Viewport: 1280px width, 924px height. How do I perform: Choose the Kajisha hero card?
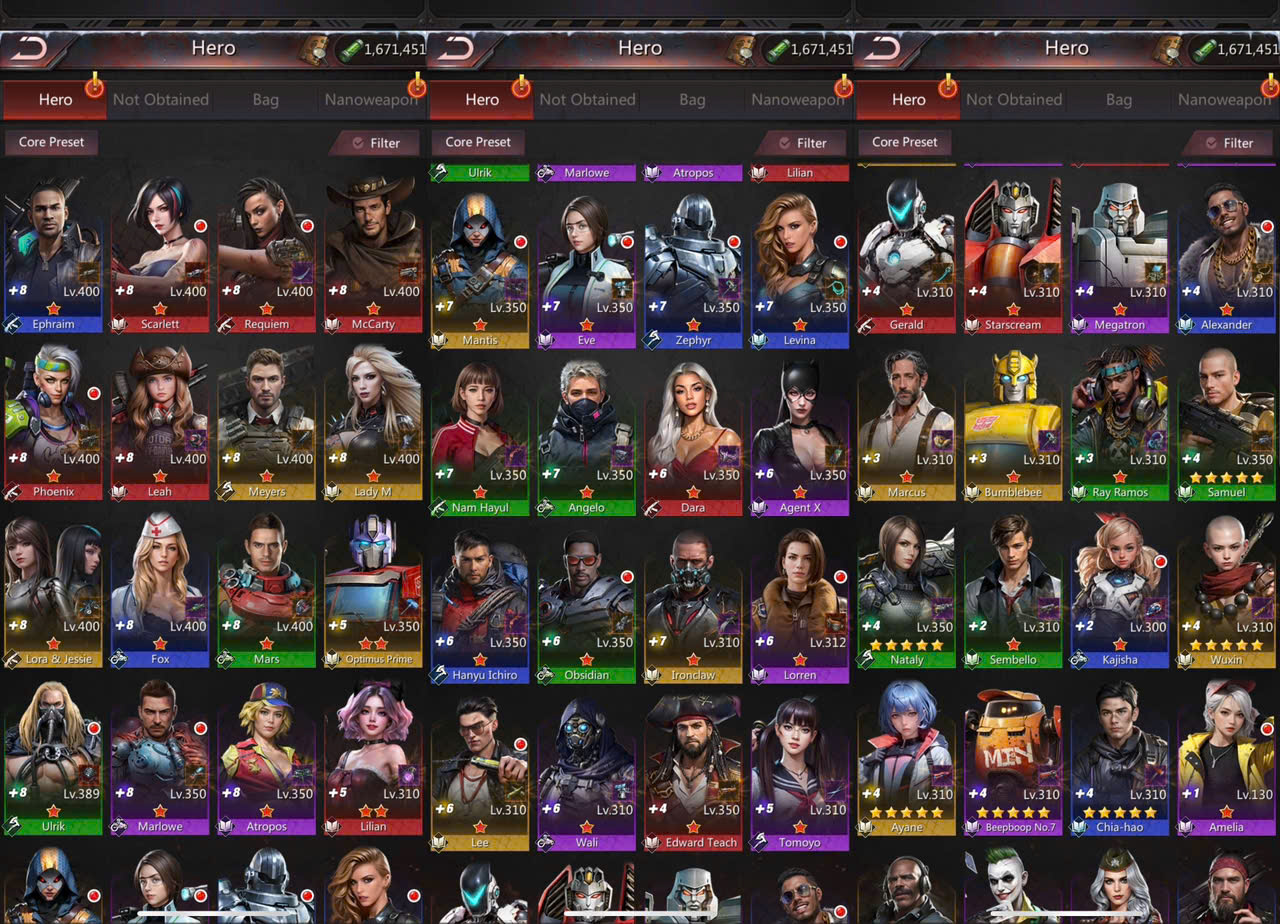(1120, 591)
